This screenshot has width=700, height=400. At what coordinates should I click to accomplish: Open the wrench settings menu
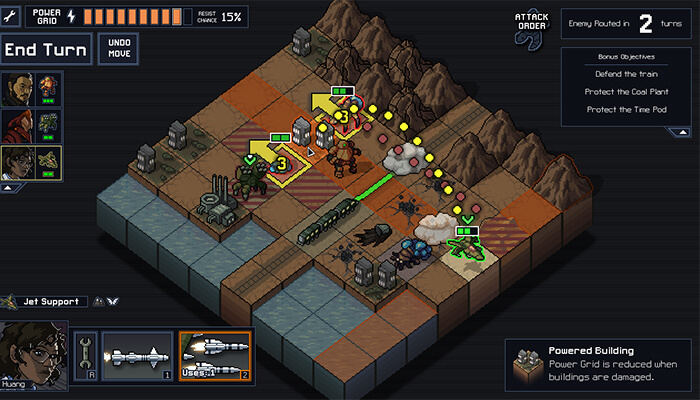(11, 15)
